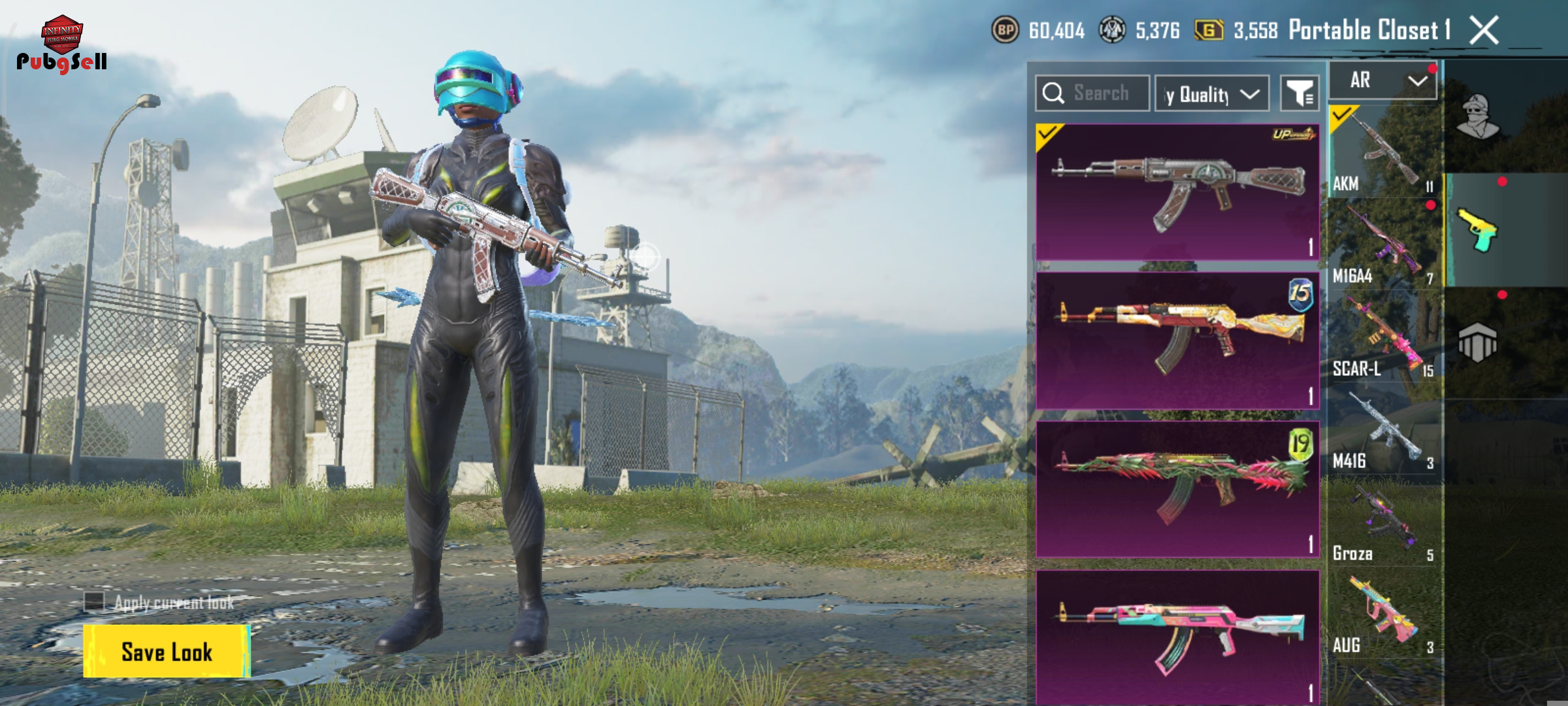Open the Quality sort dropdown
1568x706 pixels.
(1212, 94)
